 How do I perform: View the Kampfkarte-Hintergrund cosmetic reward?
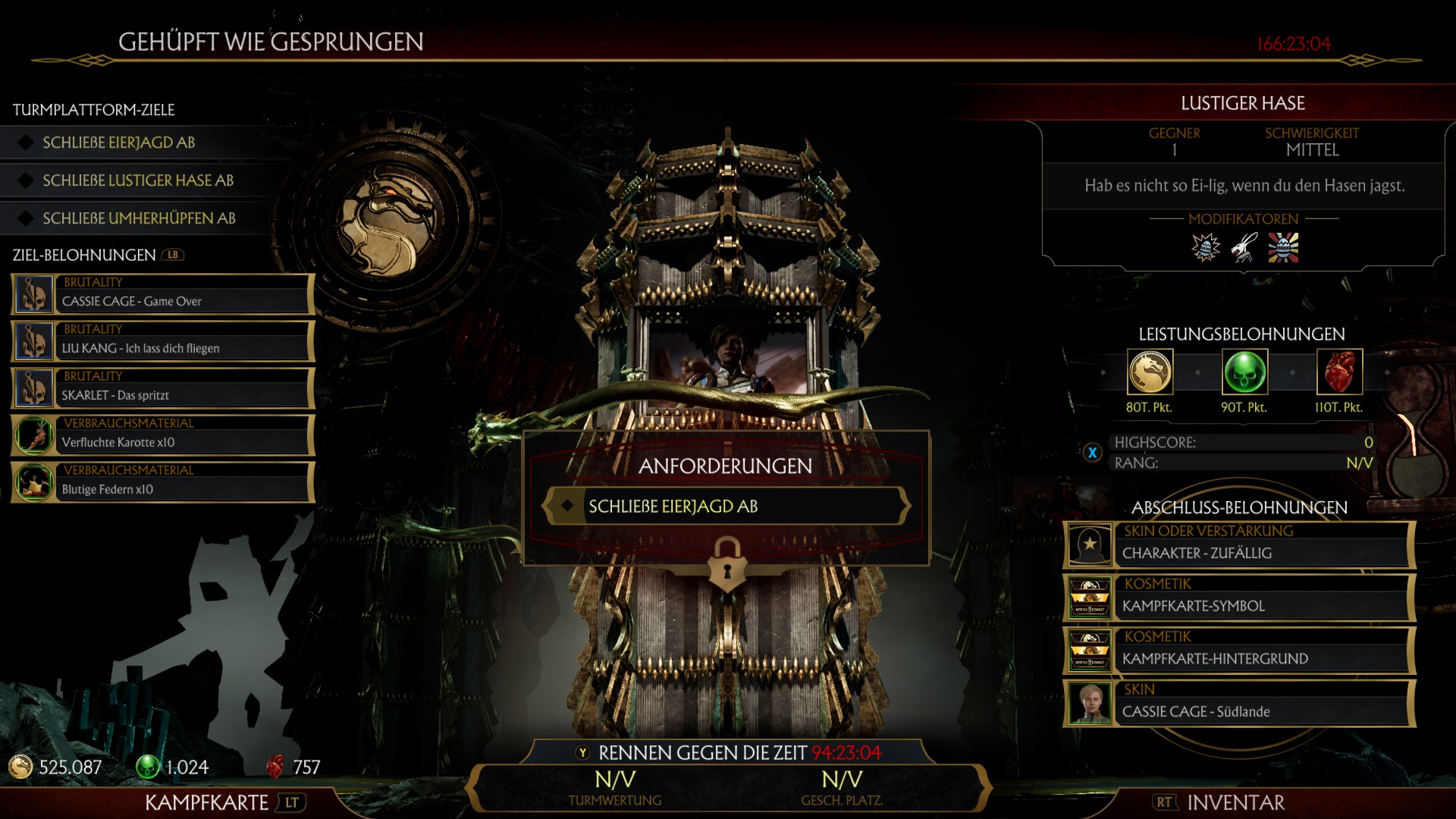1239,651
